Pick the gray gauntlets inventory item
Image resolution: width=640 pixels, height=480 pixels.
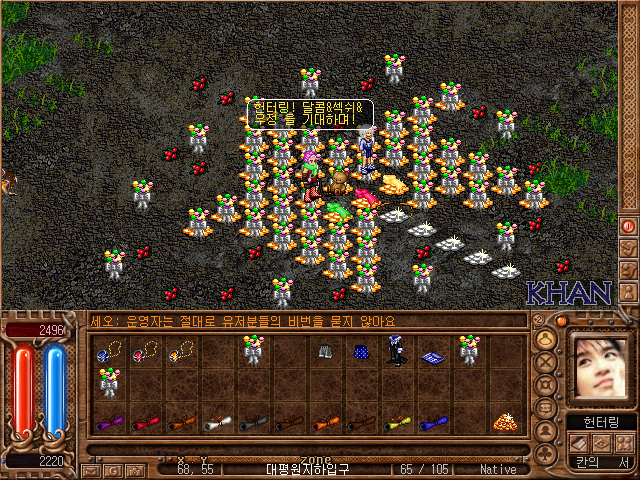click(325, 351)
